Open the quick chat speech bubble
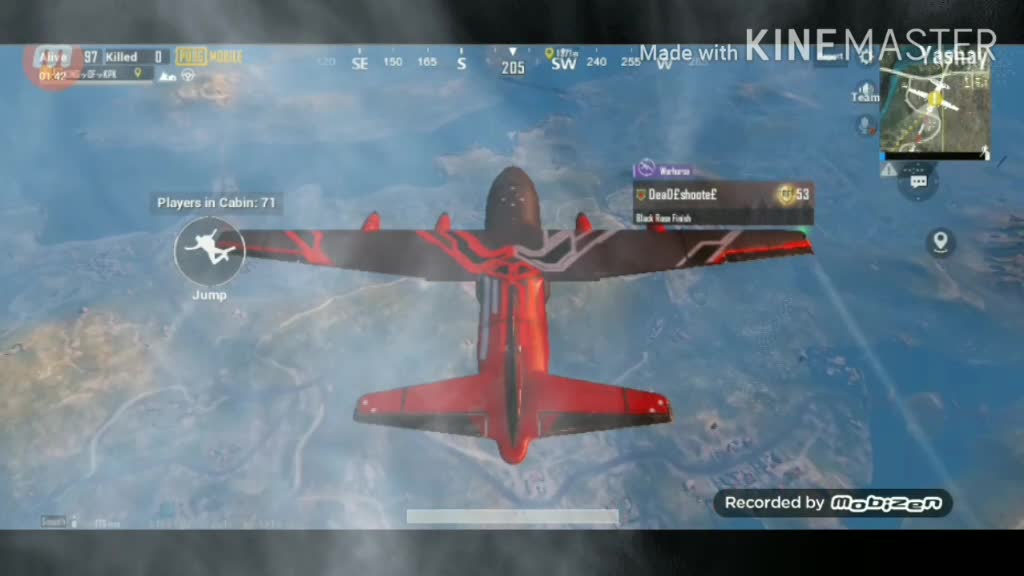The height and width of the screenshot is (576, 1024). coord(917,182)
